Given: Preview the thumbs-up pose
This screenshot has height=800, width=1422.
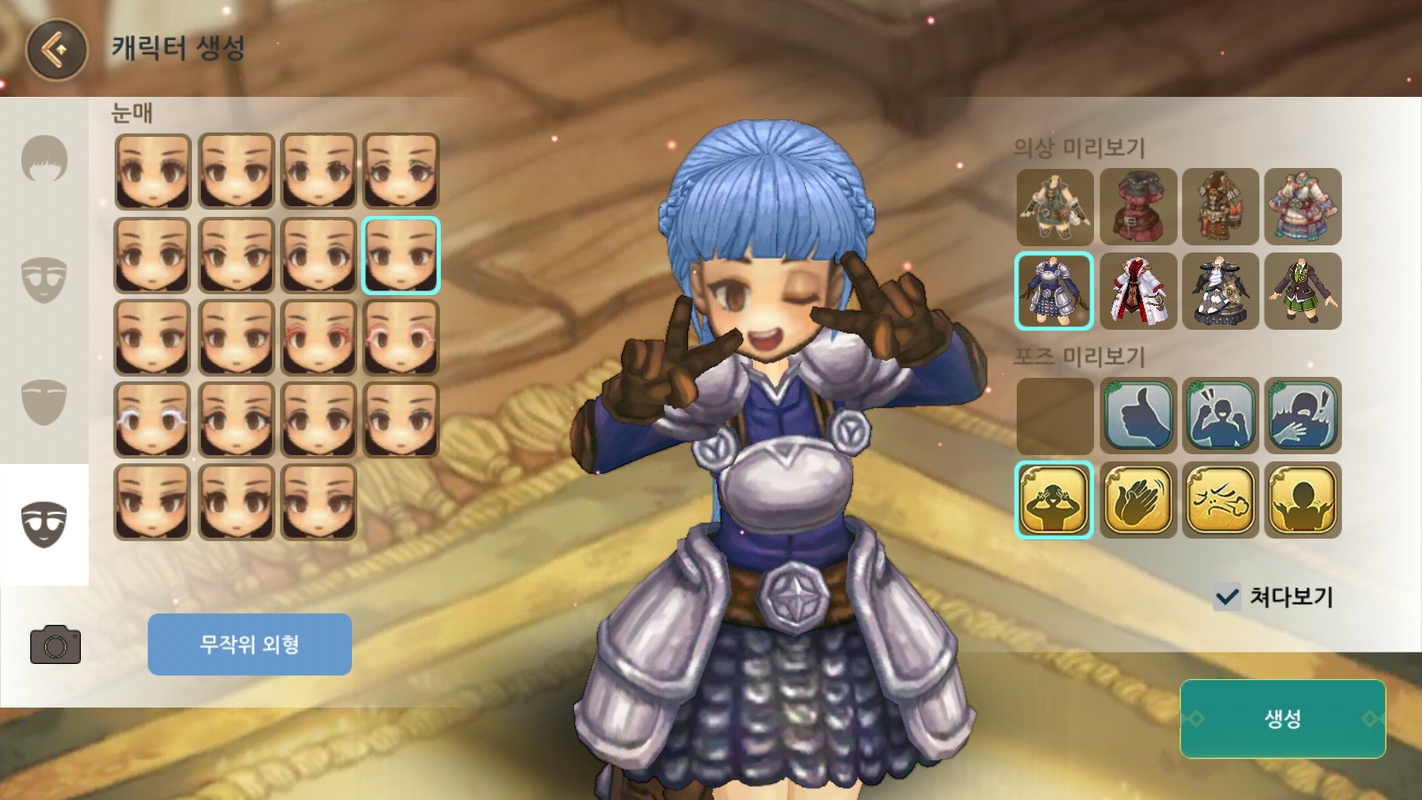Looking at the screenshot, I should (x=1138, y=415).
